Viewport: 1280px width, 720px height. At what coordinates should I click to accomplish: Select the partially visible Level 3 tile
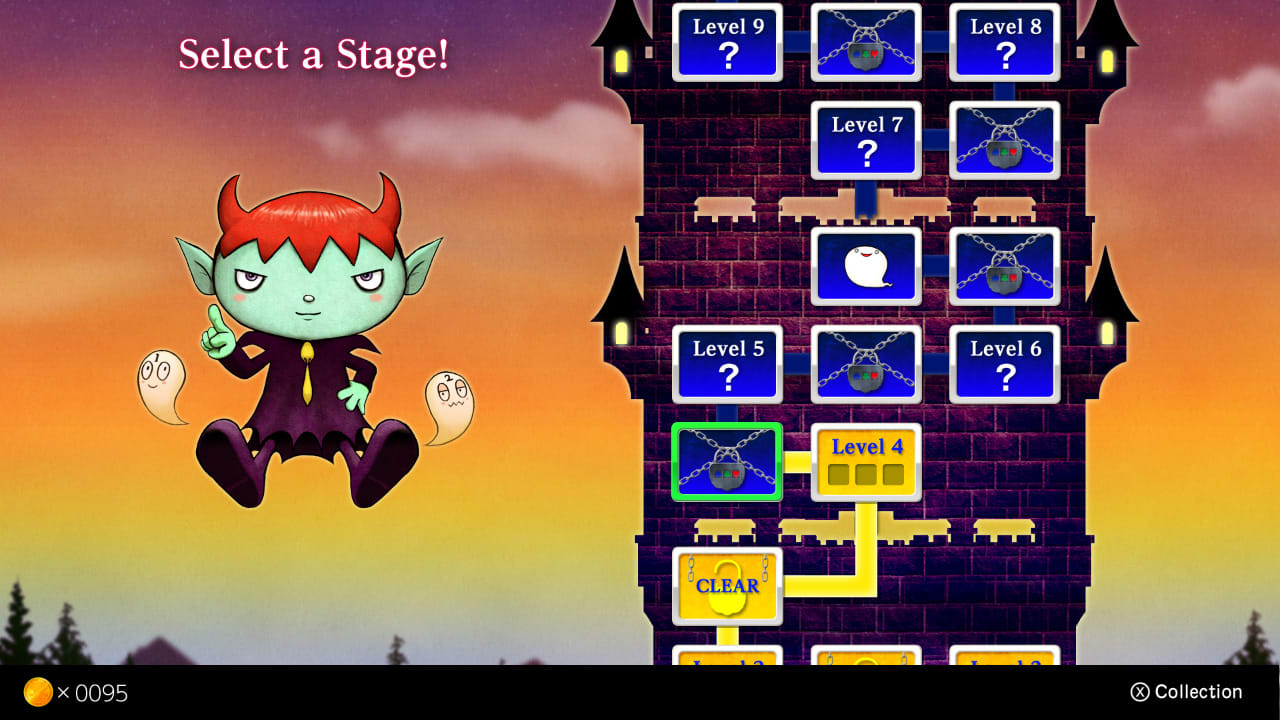pos(1004,665)
